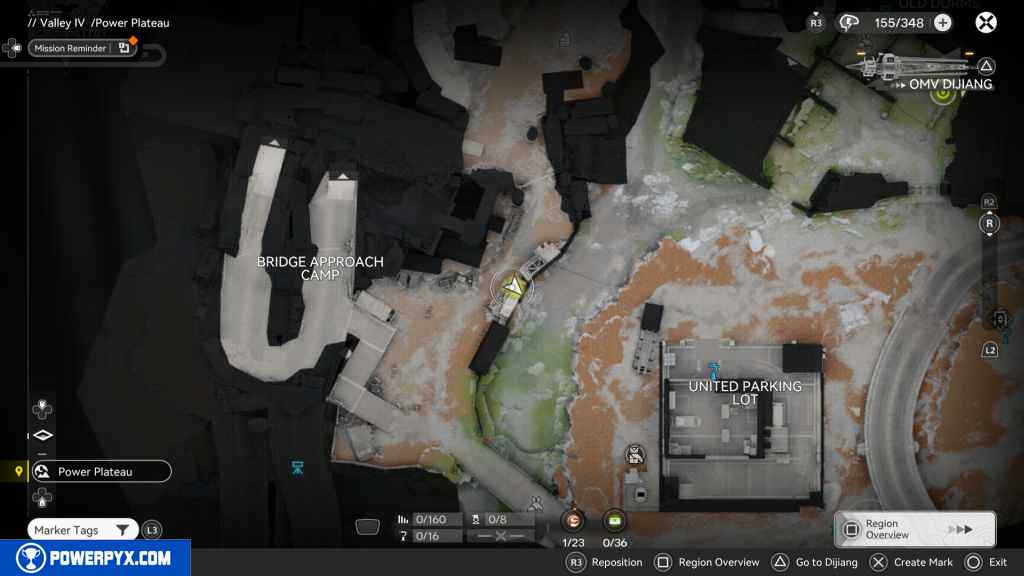
Task: Click the PowerPyx.com watermark logo
Action: pyautogui.click(x=95, y=558)
